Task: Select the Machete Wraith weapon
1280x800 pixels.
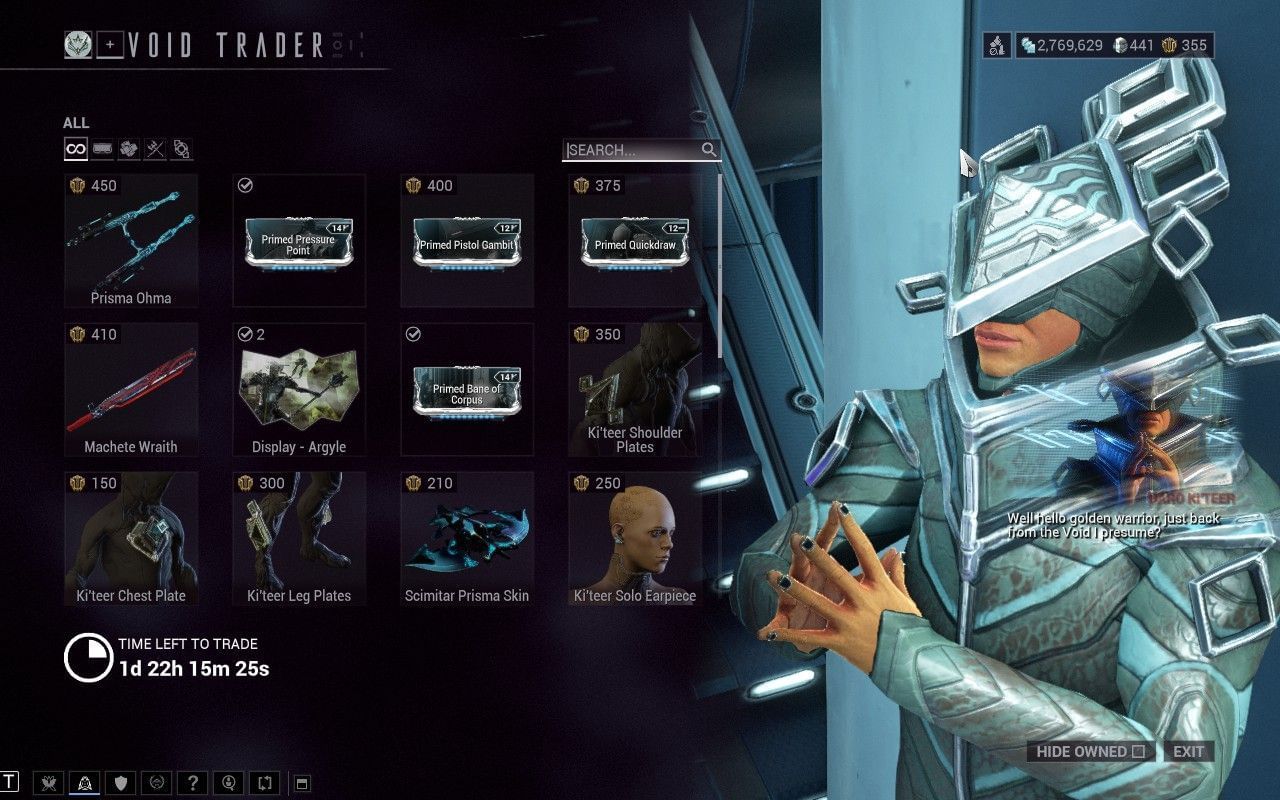Action: [131, 389]
